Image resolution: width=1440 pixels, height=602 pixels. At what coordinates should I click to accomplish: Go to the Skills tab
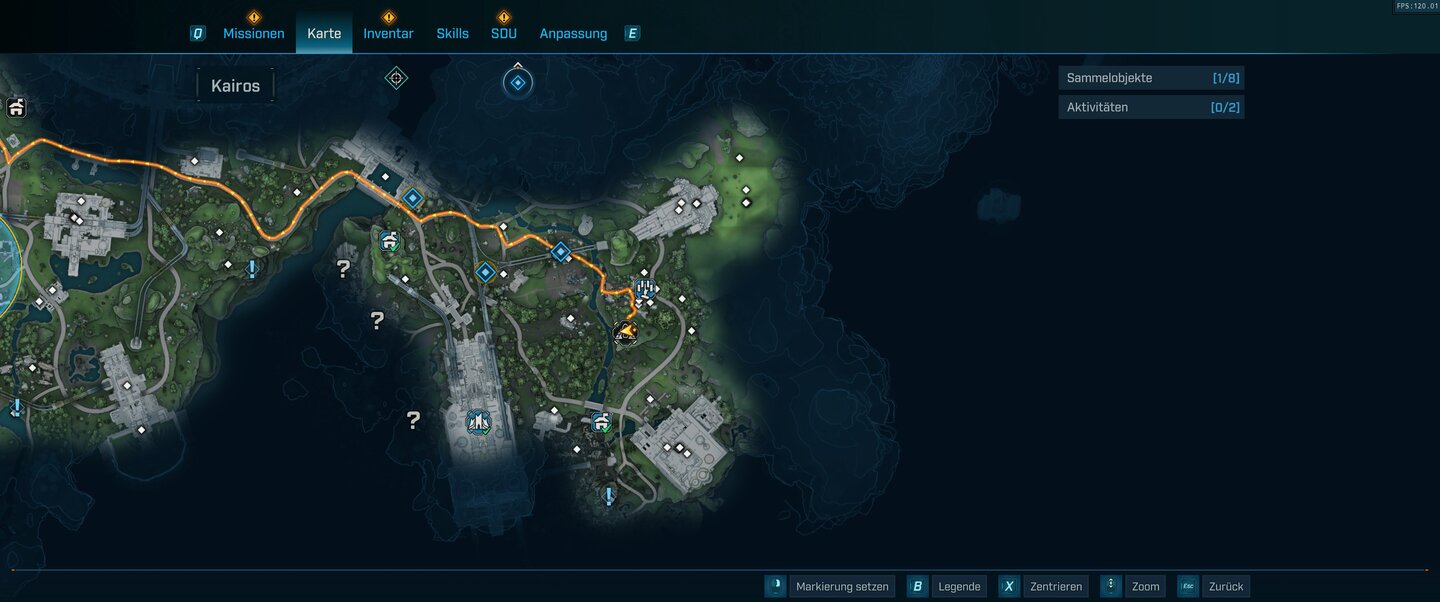pyautogui.click(x=452, y=33)
